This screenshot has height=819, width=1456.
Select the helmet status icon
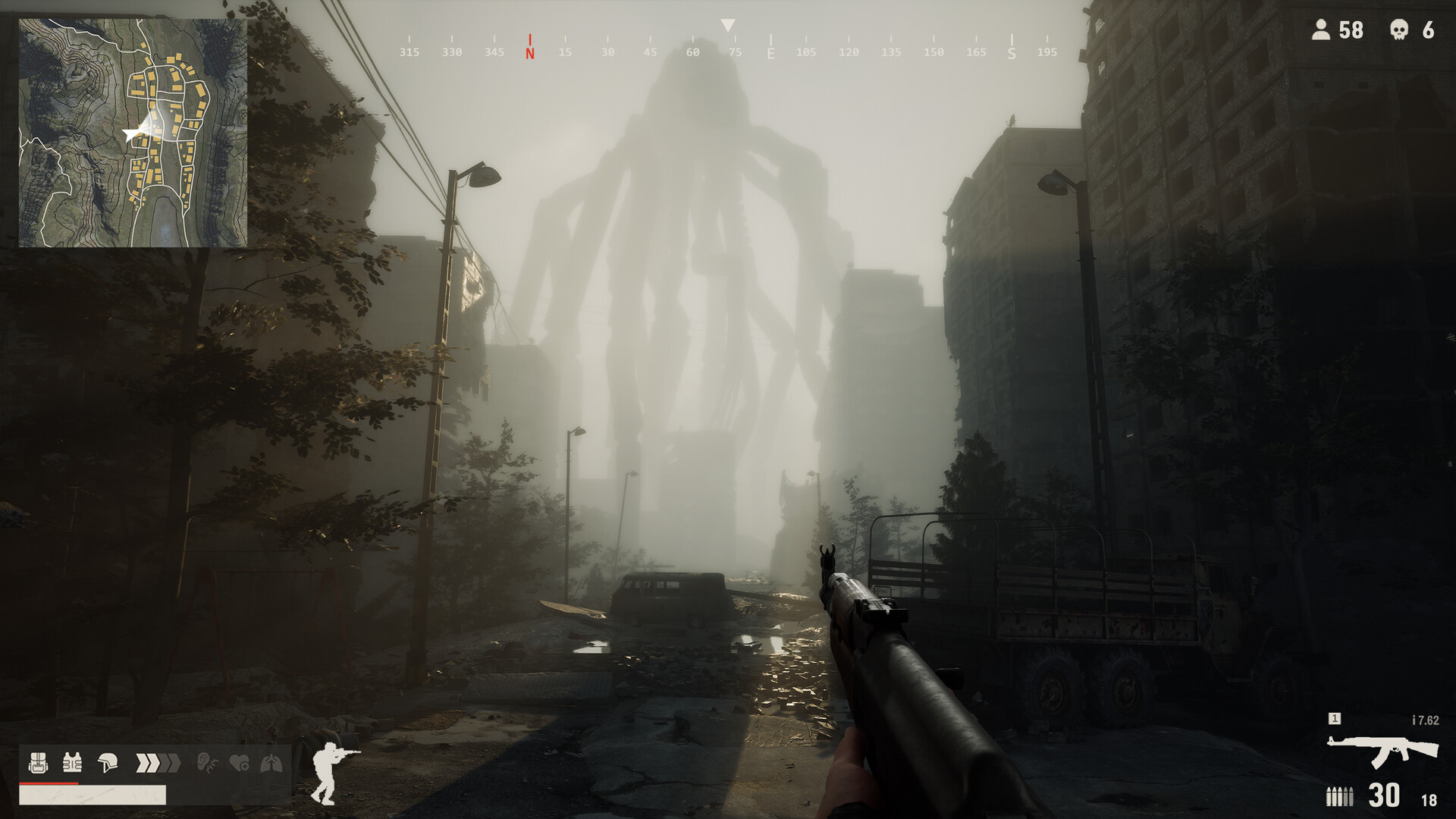click(x=108, y=763)
